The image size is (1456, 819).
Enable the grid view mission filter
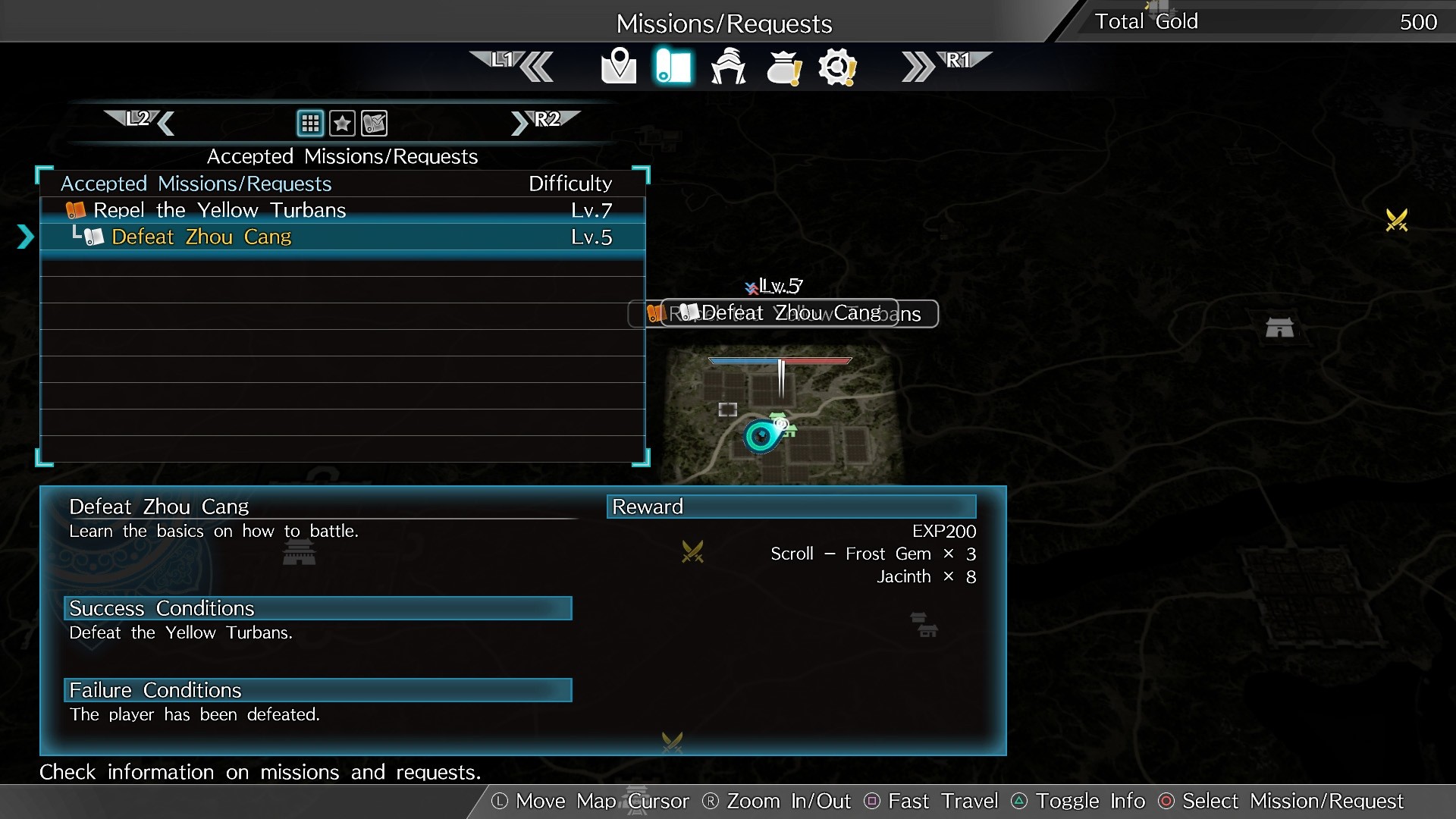[310, 123]
